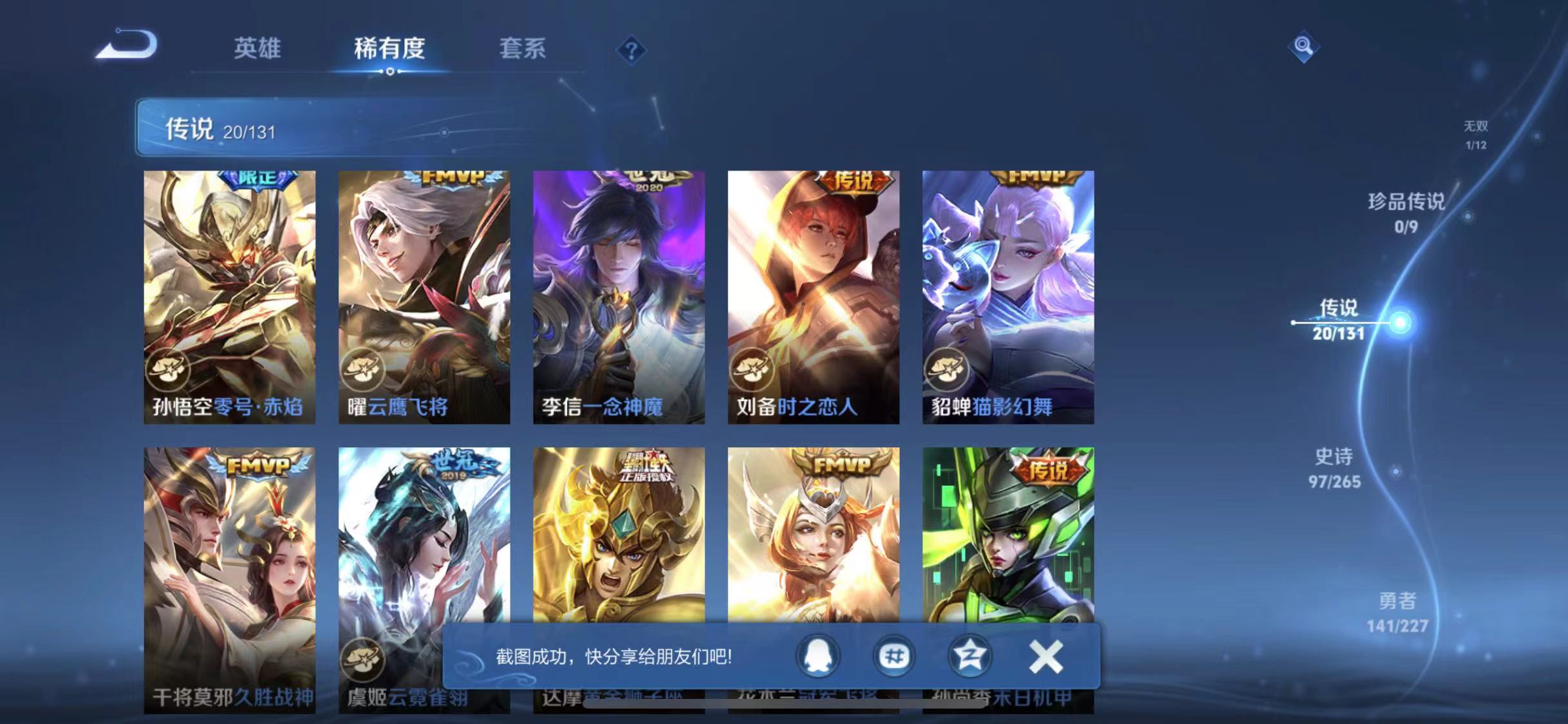The height and width of the screenshot is (724, 1568).
Task: Dismiss the screenshot share toast
Action: pyautogui.click(x=1047, y=657)
